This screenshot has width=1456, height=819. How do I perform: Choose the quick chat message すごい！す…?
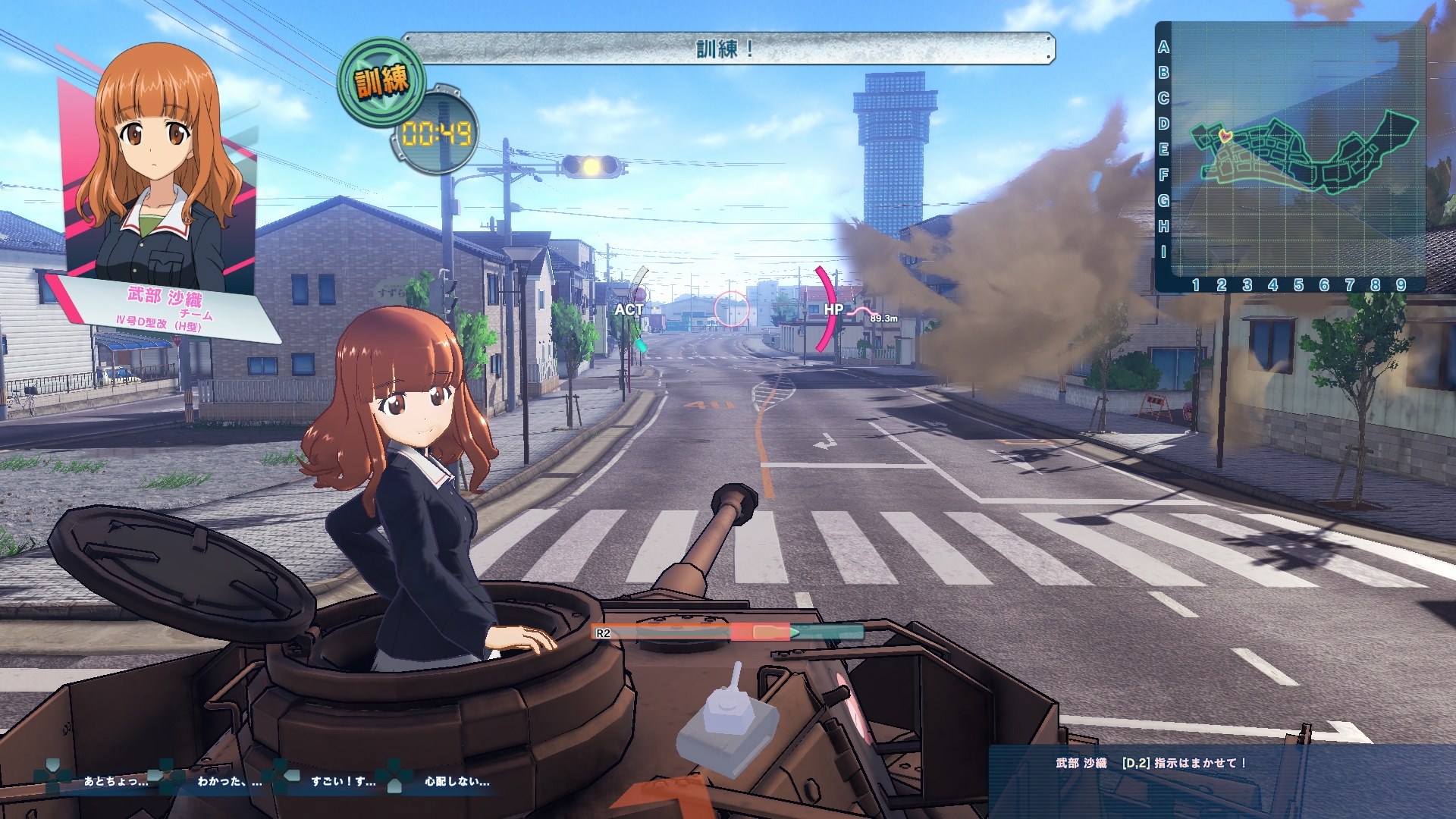[x=343, y=781]
